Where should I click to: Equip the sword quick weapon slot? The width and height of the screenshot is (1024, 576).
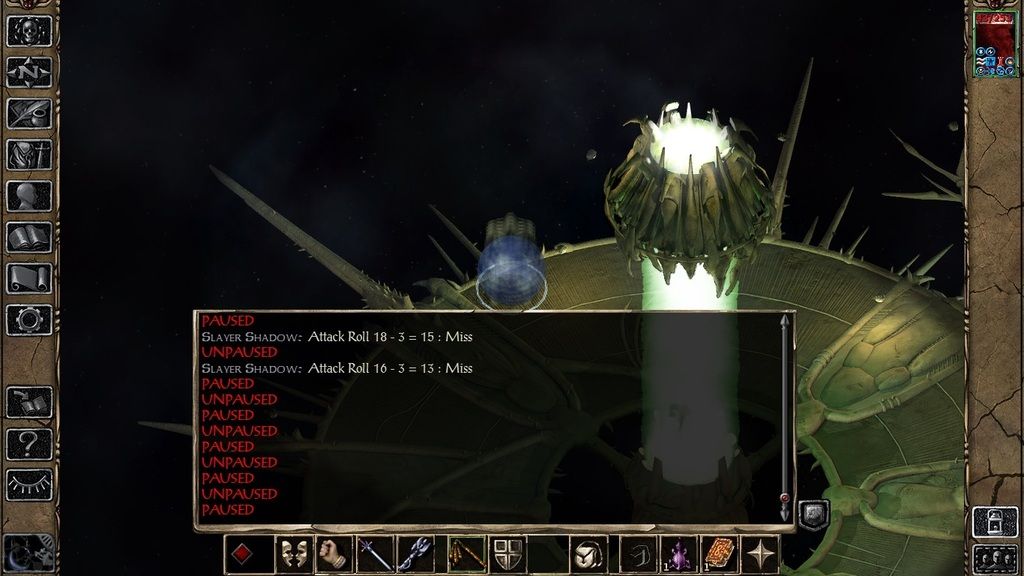click(375, 554)
